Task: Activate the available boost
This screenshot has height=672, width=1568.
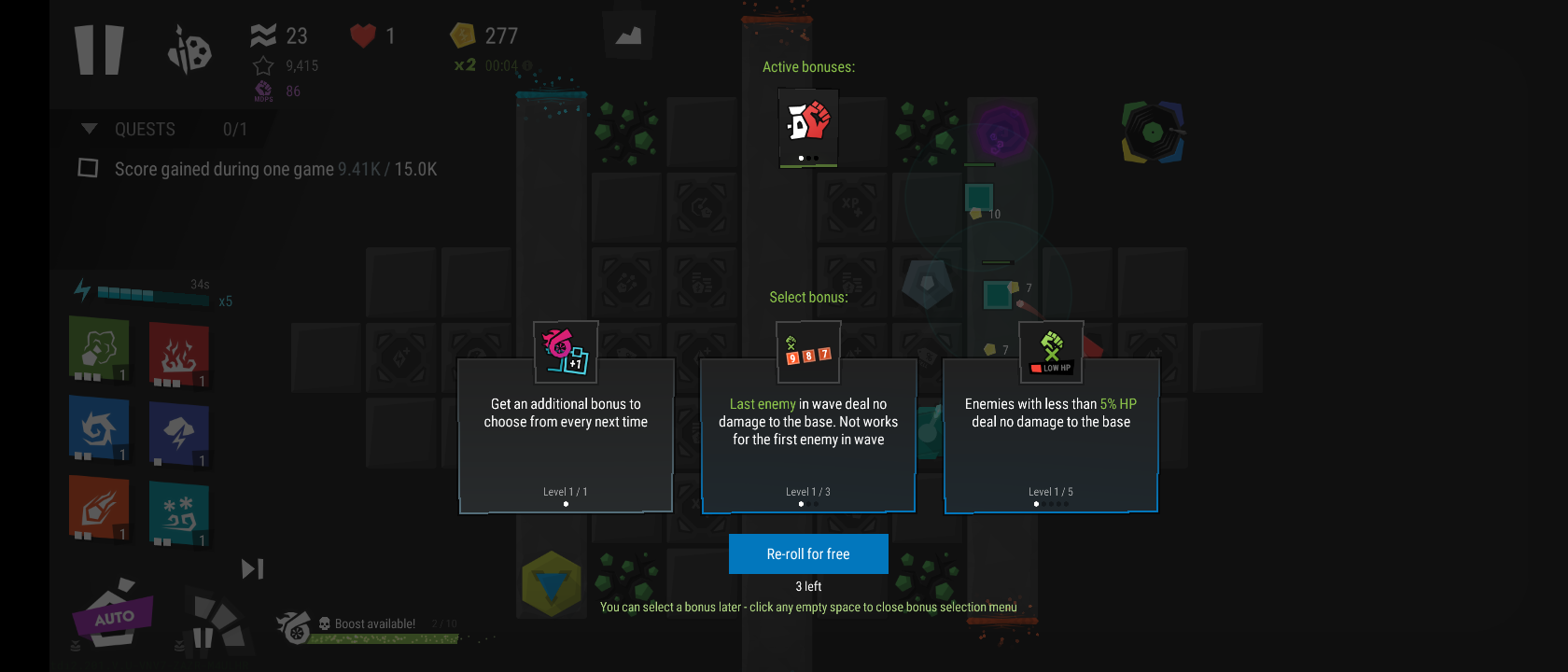Action: coord(295,626)
